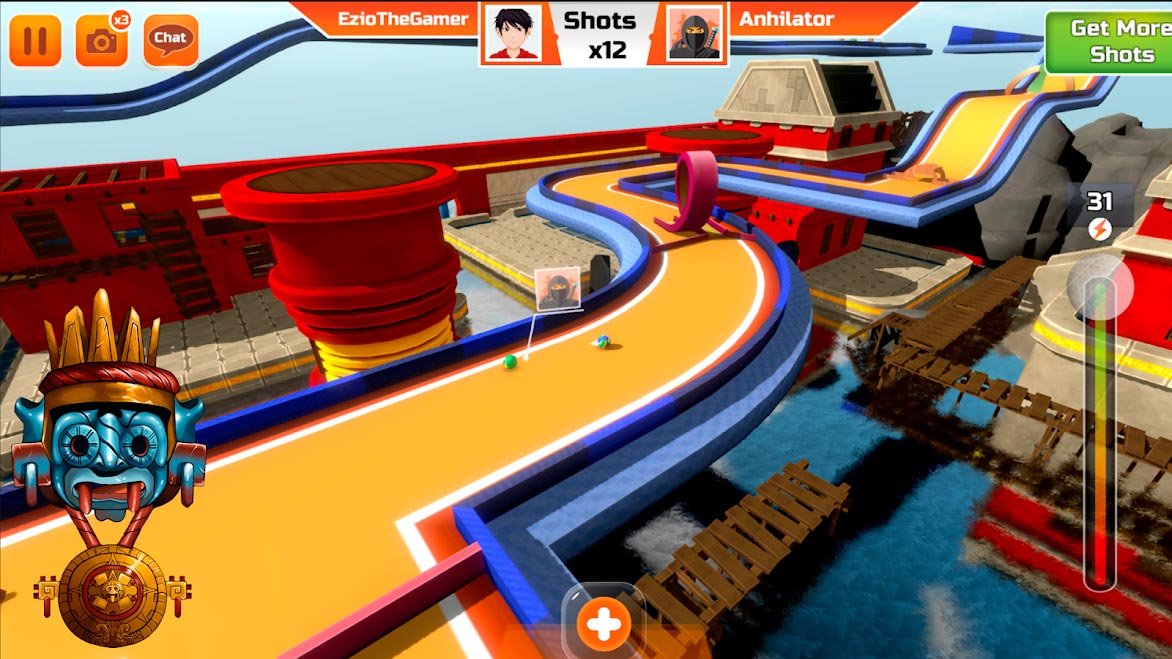The width and height of the screenshot is (1172, 659).
Task: Take a screenshot with the camera button
Action: coord(101,40)
